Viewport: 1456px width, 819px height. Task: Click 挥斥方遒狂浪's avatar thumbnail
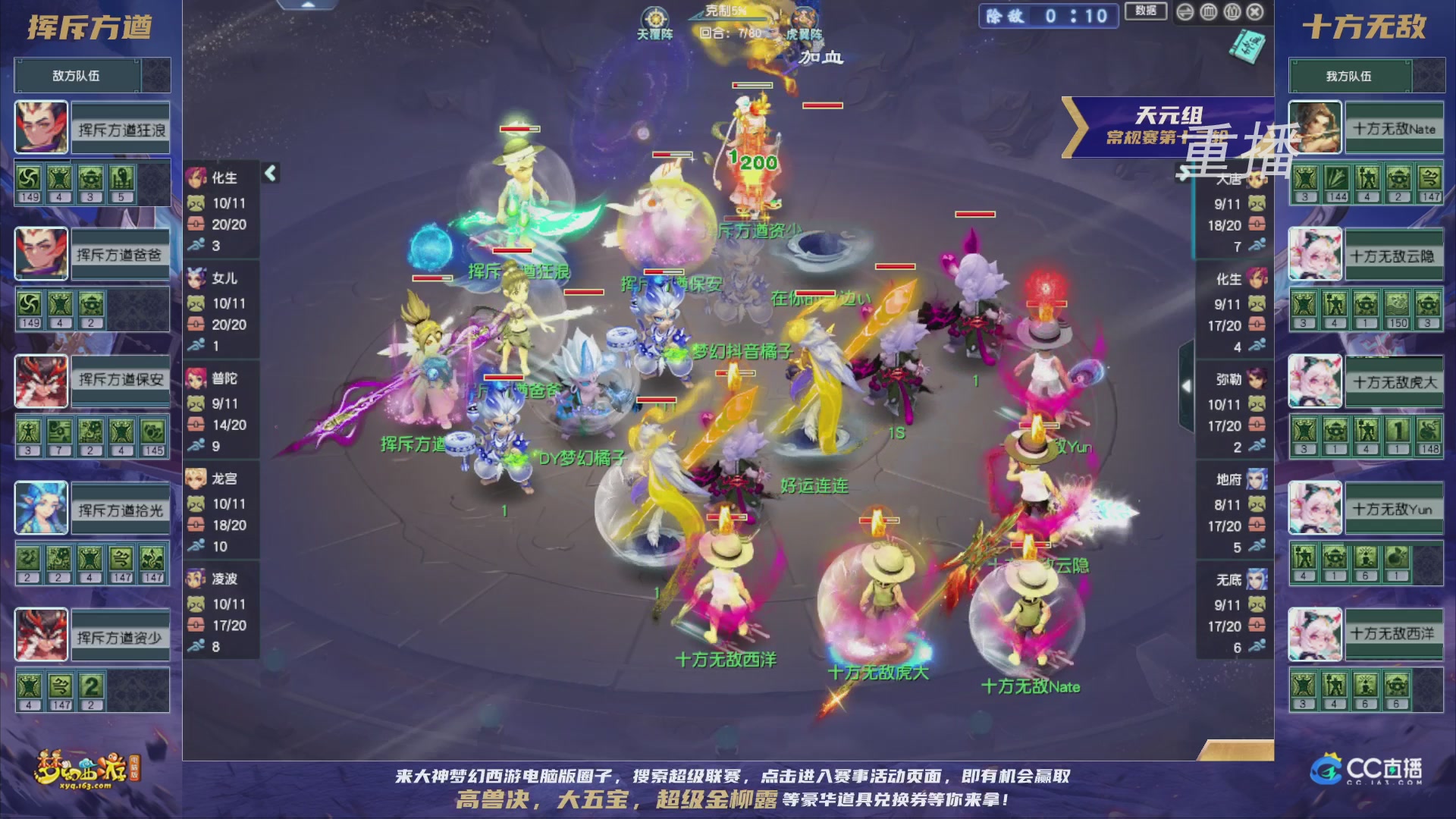(40, 127)
